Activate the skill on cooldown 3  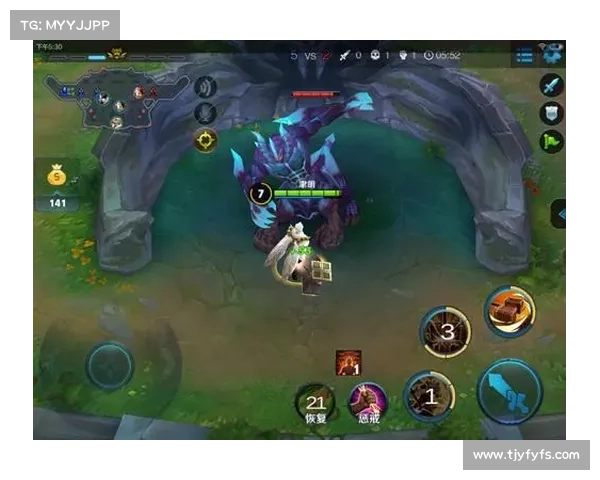click(x=446, y=332)
